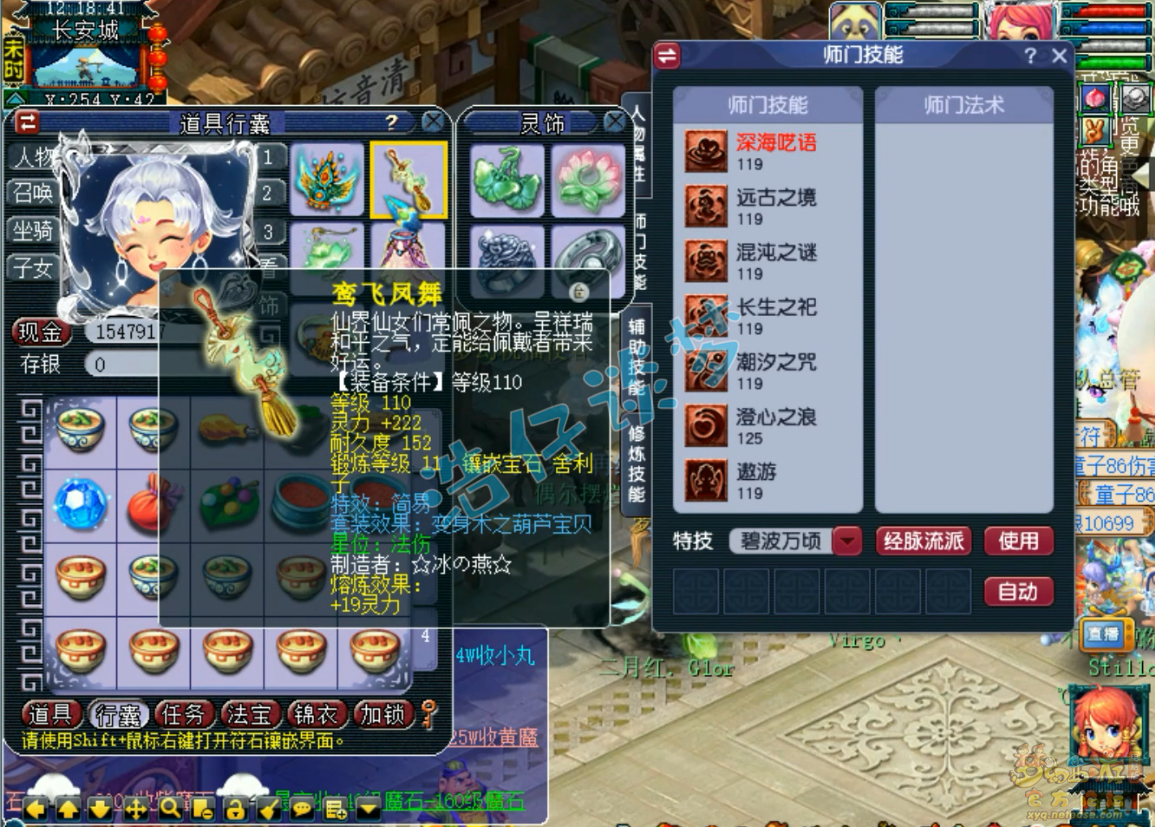Viewport: 1155px width, 827px height.
Task: Switch to the 召唤 summon tab
Action: pyautogui.click(x=34, y=193)
